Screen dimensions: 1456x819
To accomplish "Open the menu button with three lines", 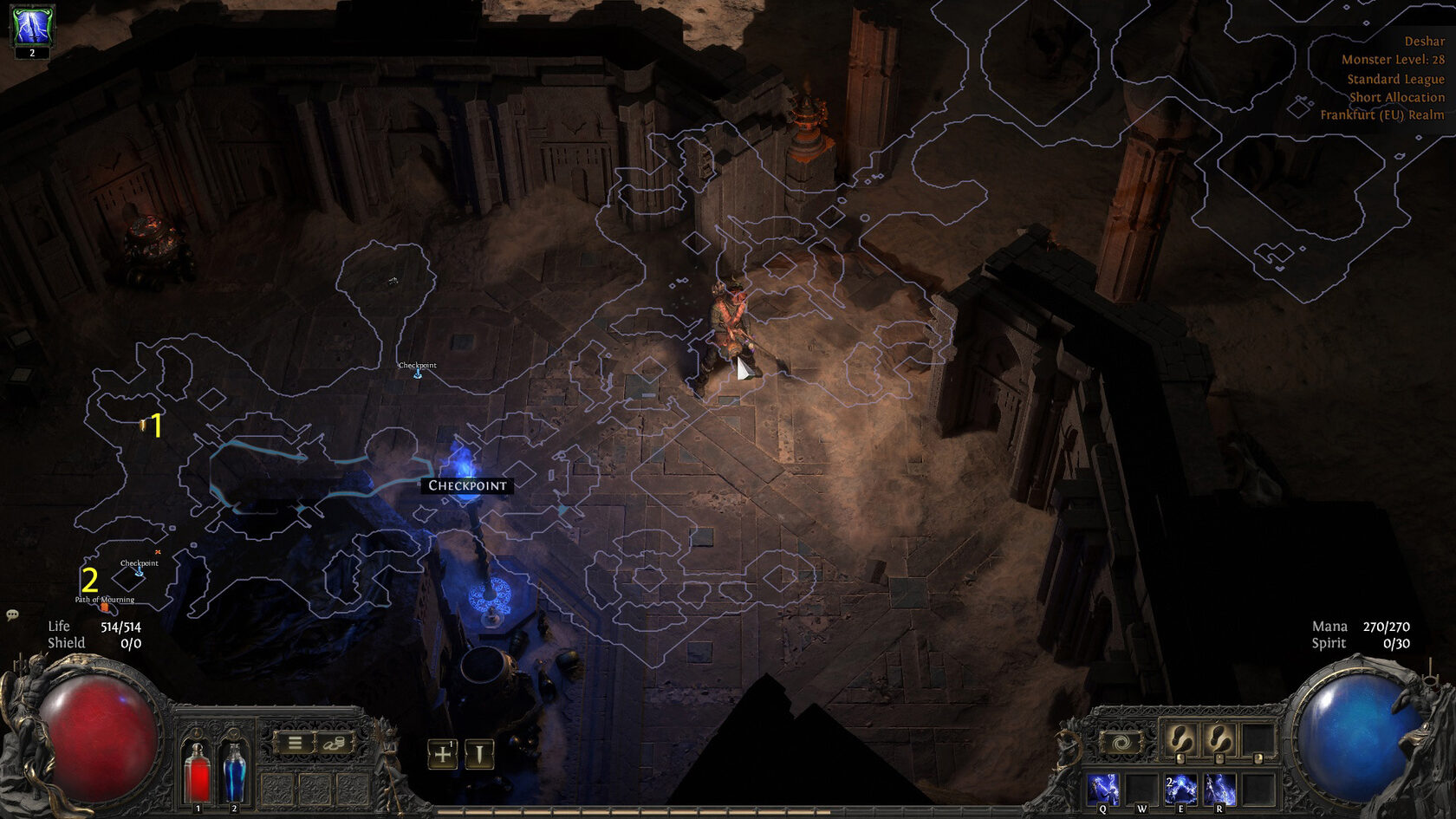I will tap(295, 743).
